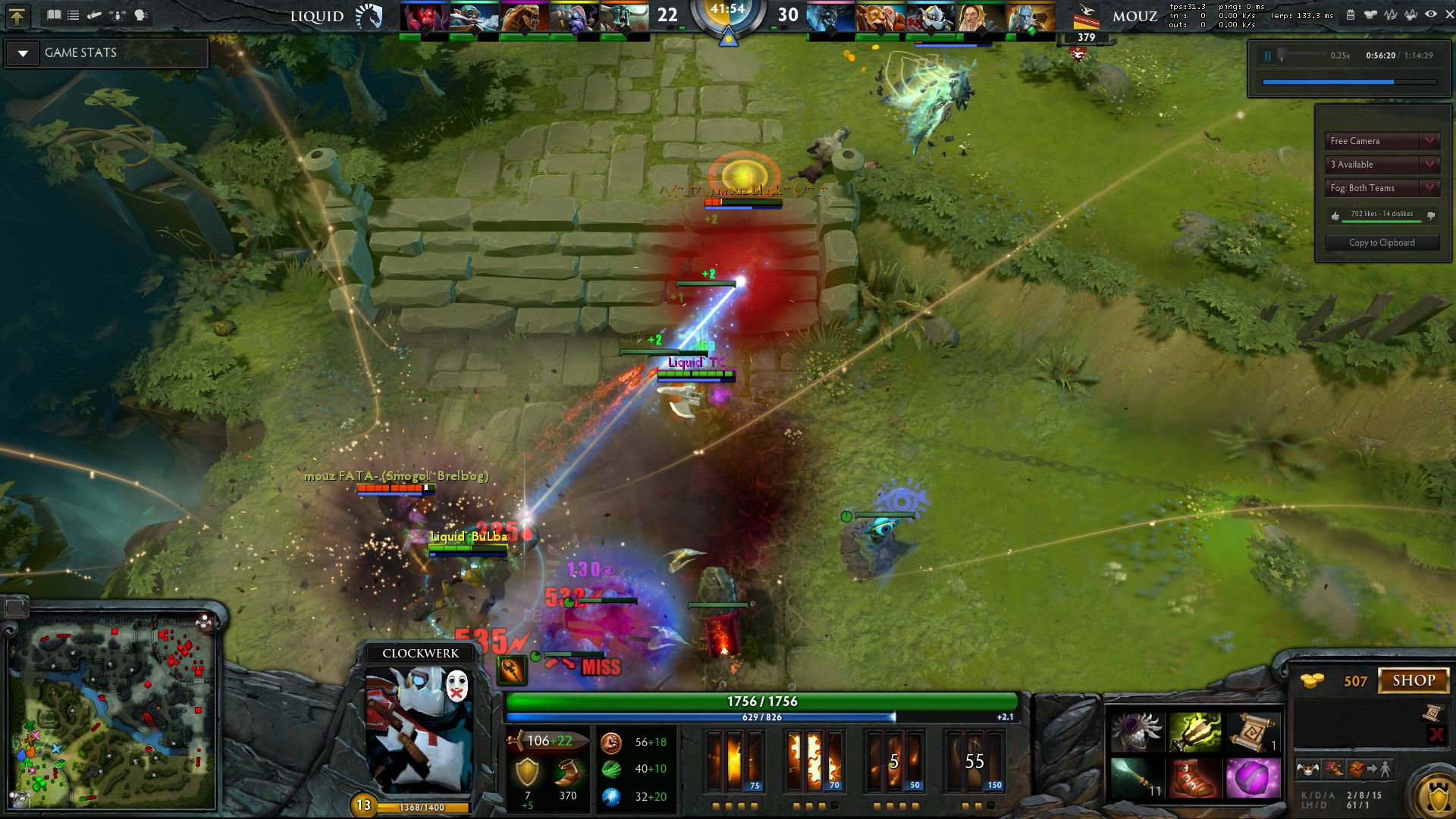The image size is (1456, 819).
Task: Open the Free Camera dropdown
Action: [1382, 141]
